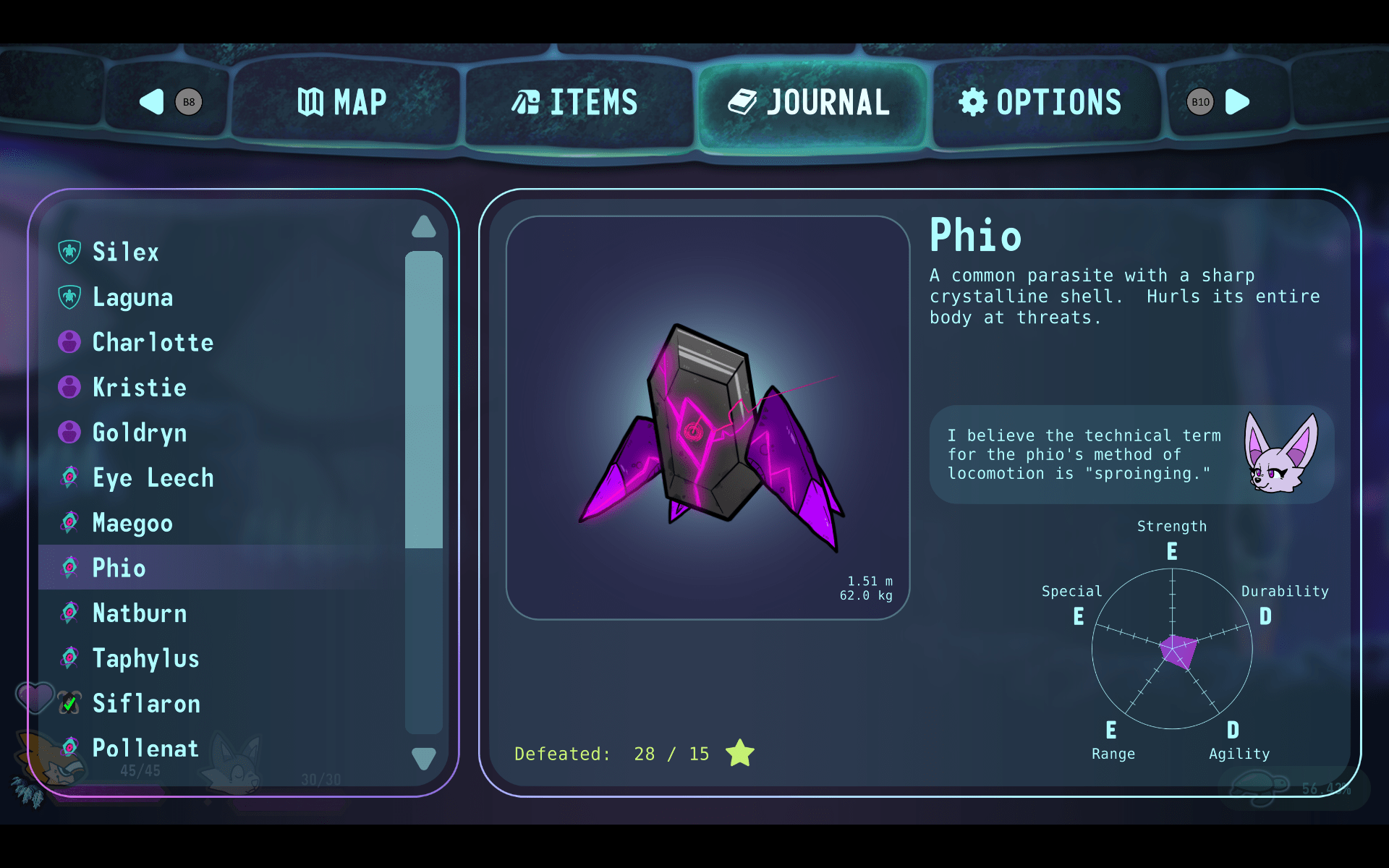Open the Items tab

tap(575, 103)
